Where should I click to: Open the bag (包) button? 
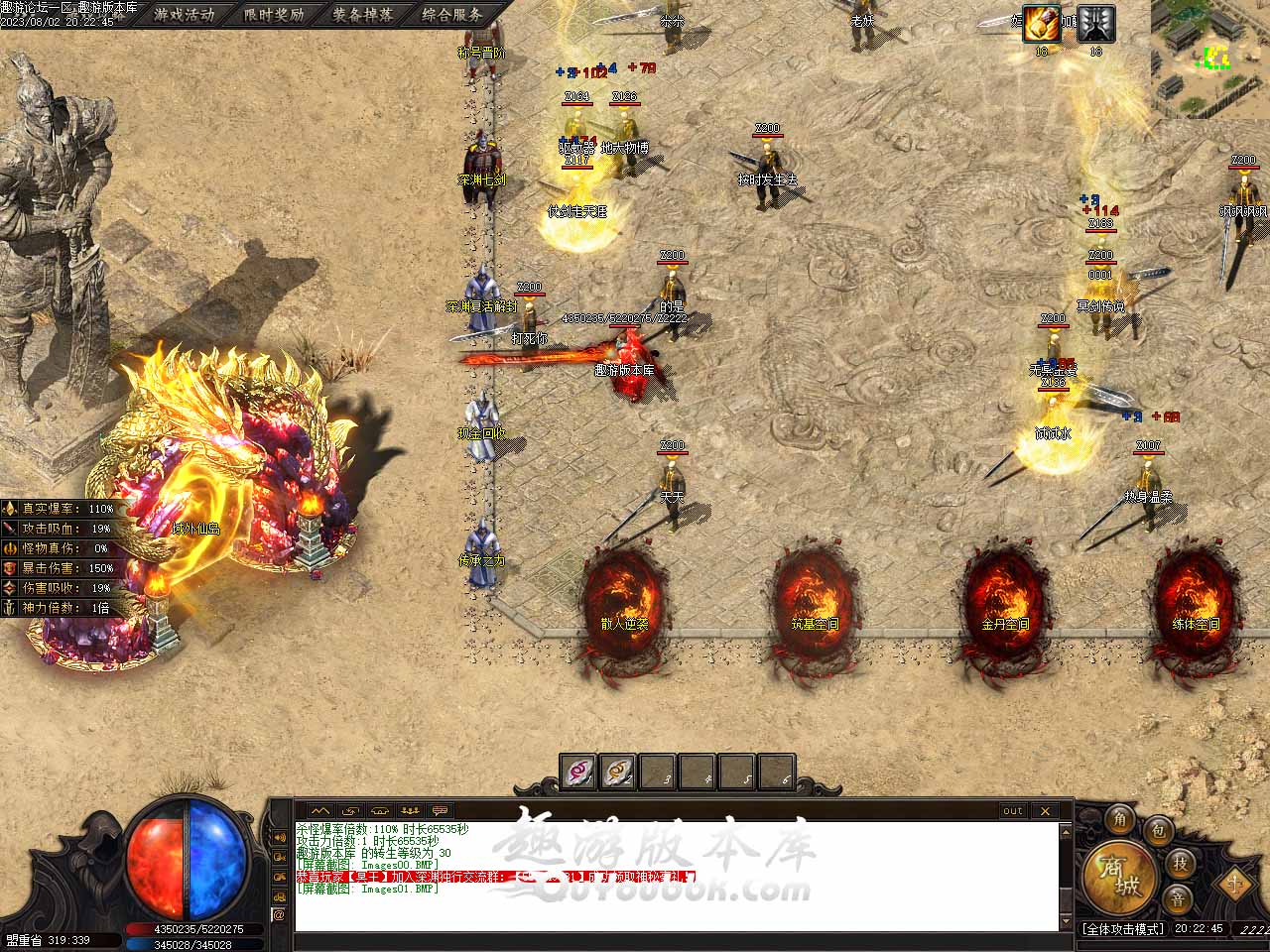pyautogui.click(x=1157, y=831)
